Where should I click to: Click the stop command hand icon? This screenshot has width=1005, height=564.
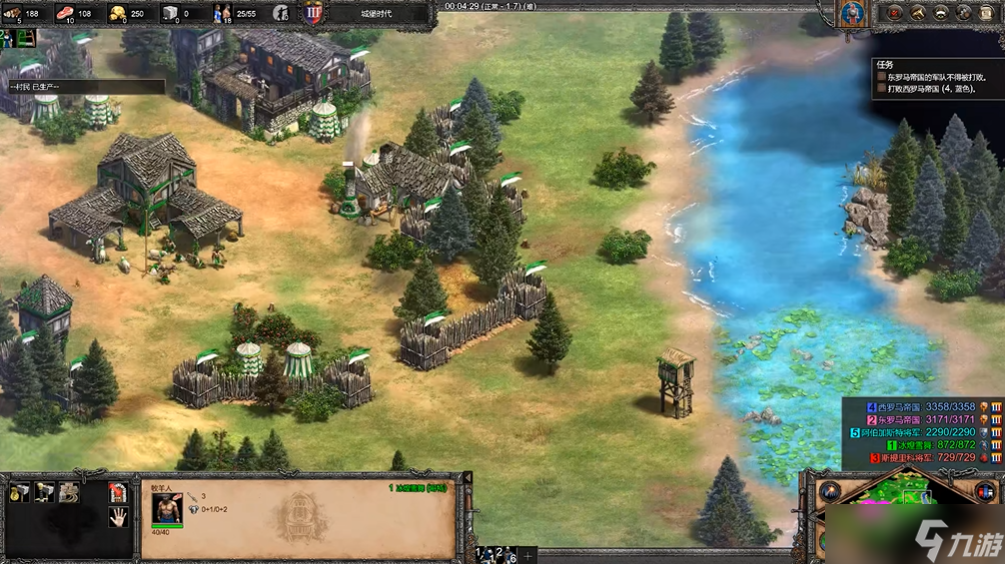tap(118, 517)
